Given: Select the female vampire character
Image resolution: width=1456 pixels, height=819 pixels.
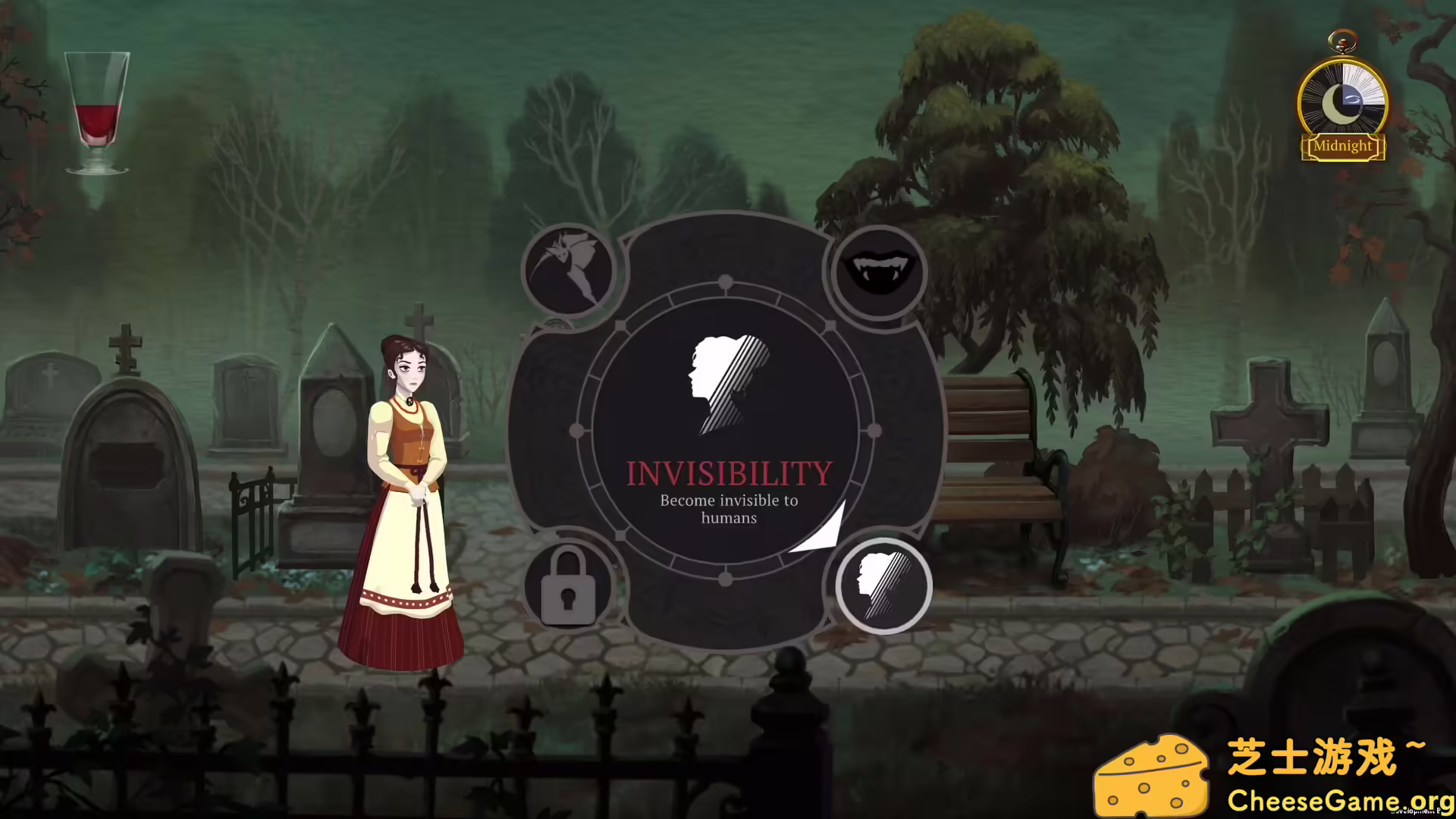Looking at the screenshot, I should [409, 493].
